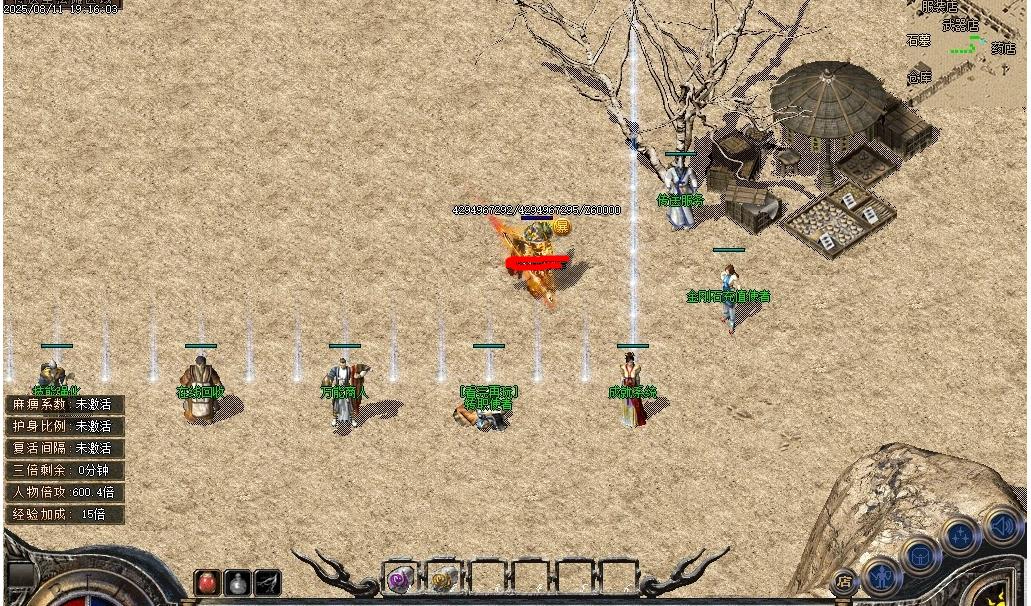Click the 经验加成 15倍 status row
This screenshot has width=1031, height=606.
(64, 515)
